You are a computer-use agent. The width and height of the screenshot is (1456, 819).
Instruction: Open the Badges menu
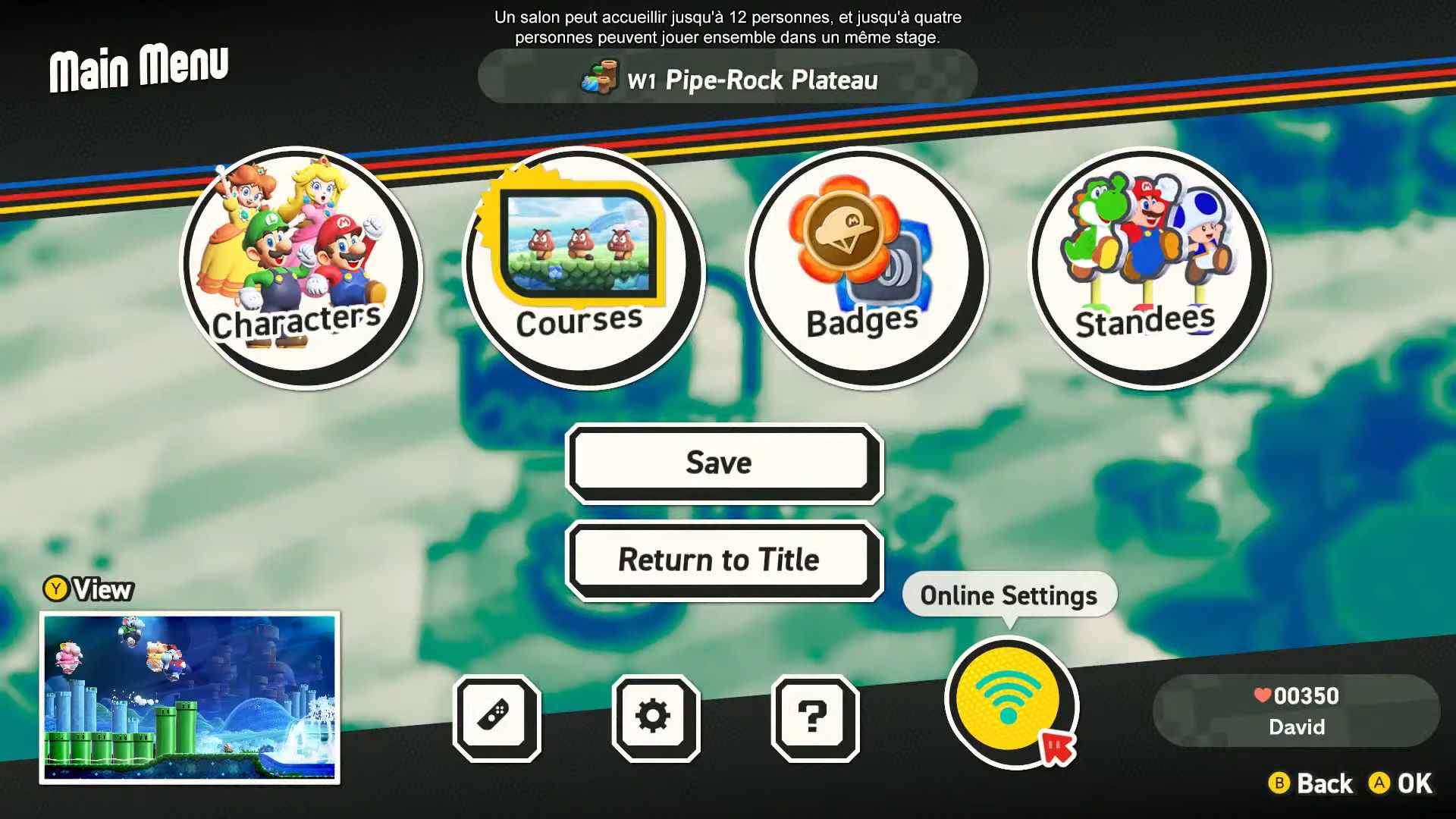[866, 267]
